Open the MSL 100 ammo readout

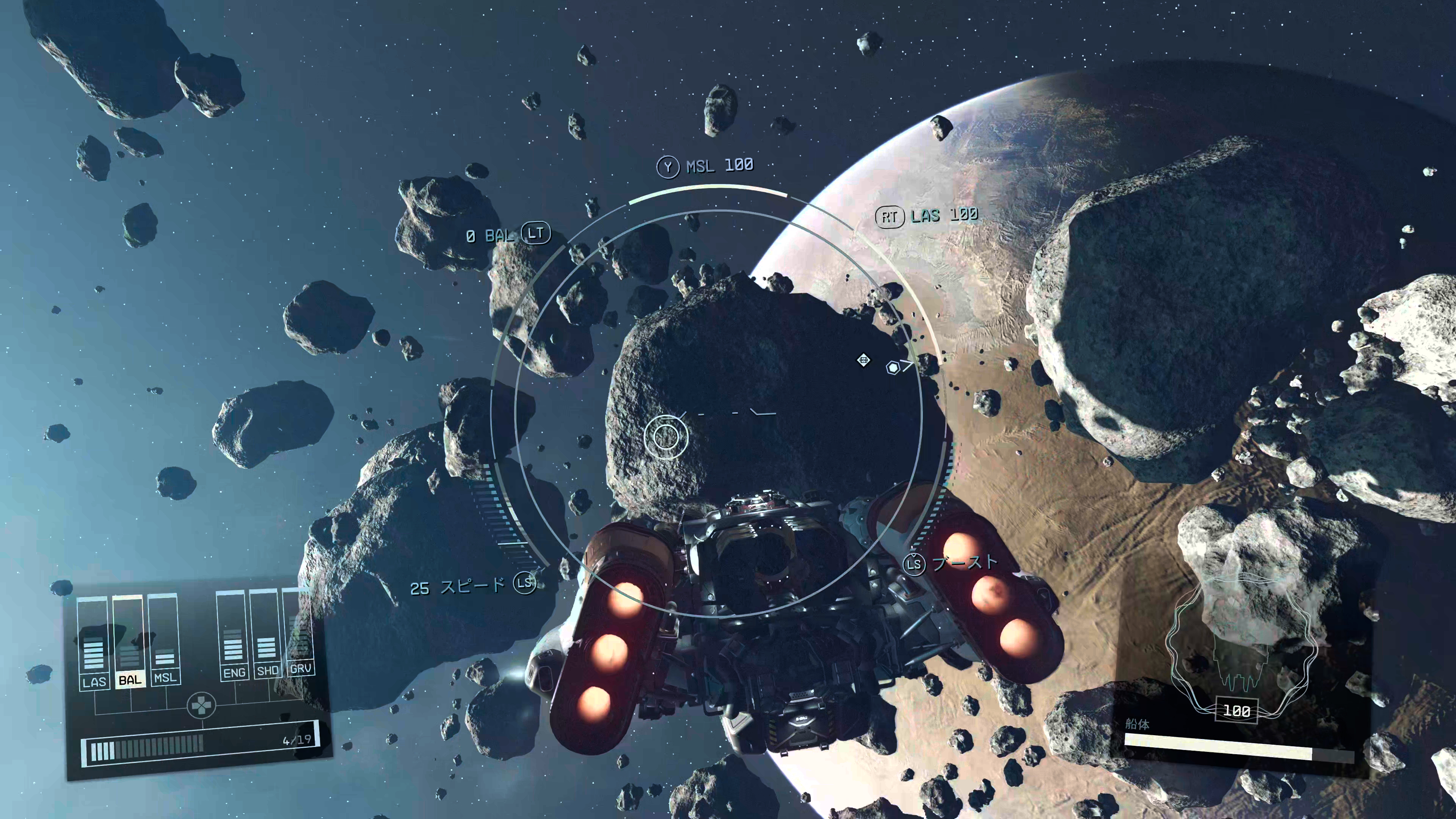(720, 166)
